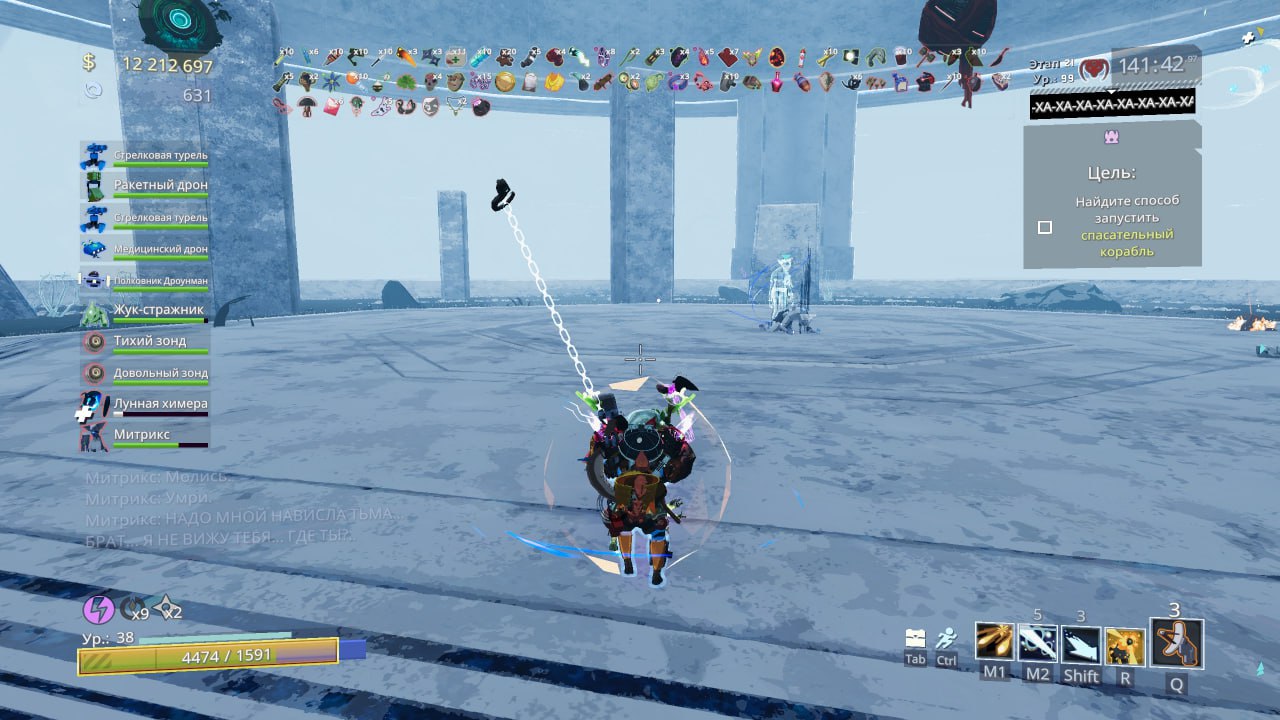
Task: Use the equipment slot item
Action: tap(1176, 643)
